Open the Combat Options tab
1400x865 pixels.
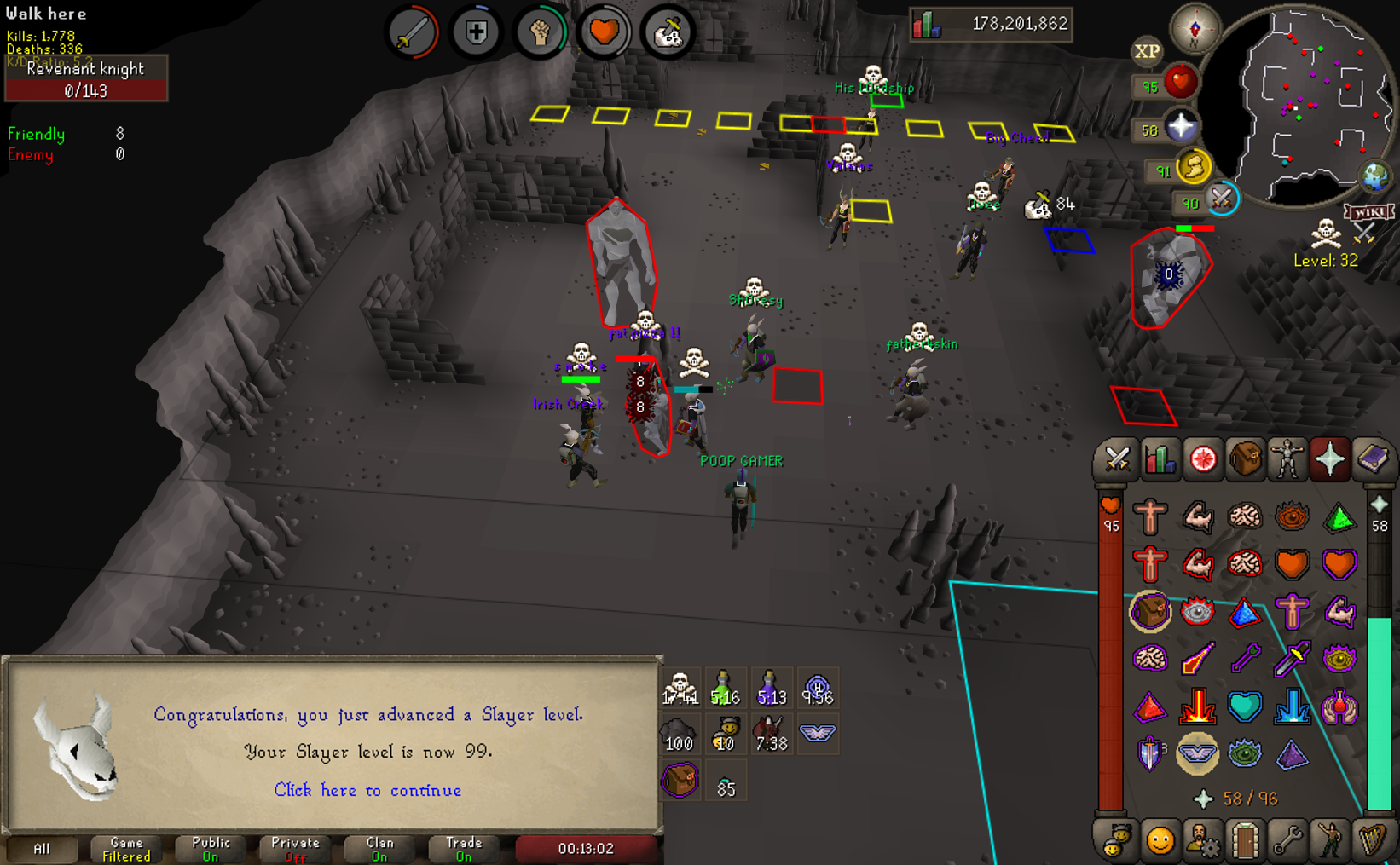point(1117,459)
